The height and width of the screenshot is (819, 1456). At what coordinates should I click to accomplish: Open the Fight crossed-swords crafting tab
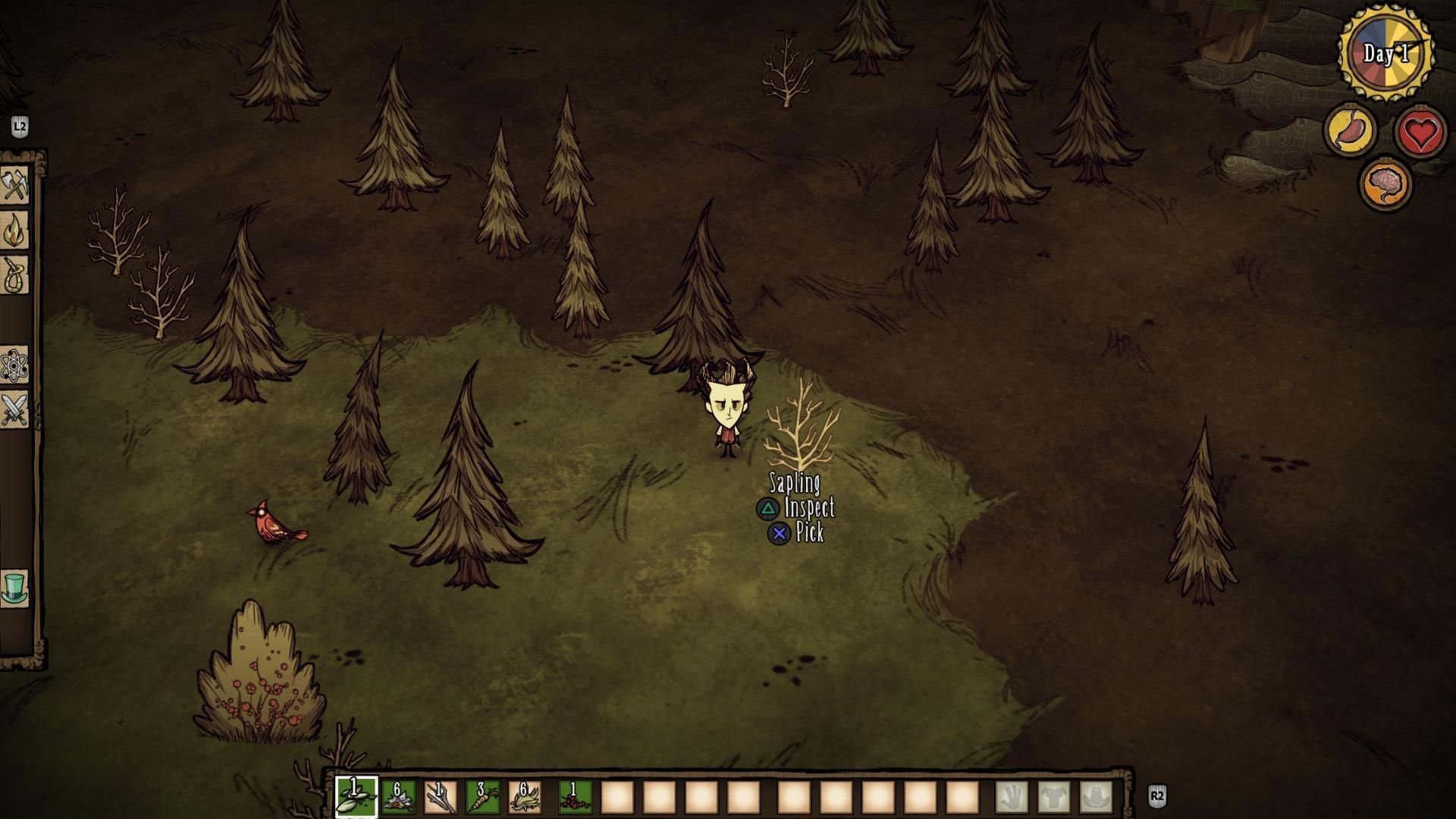(x=14, y=409)
